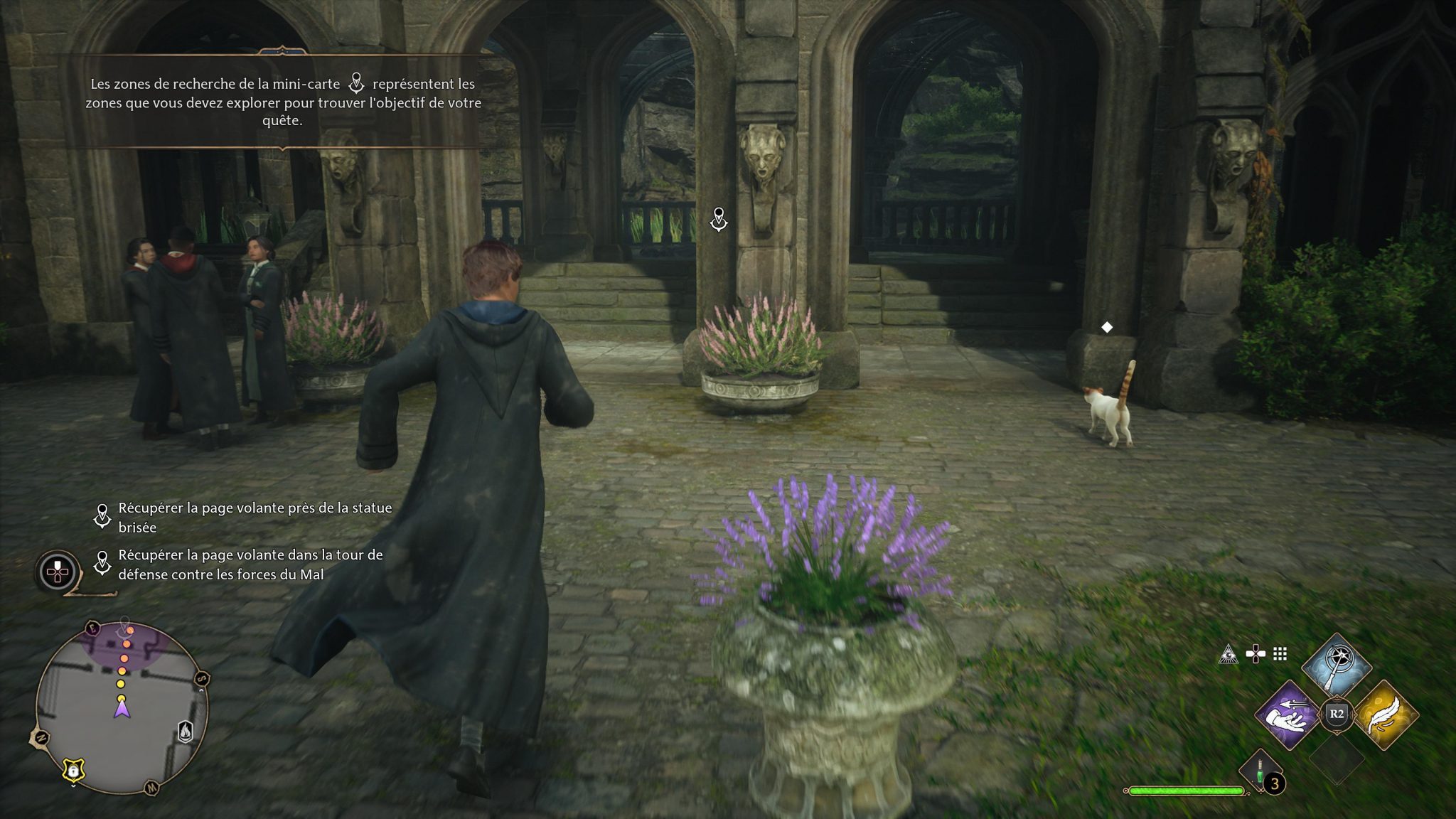Screen dimensions: 1456x819
Task: Click the objective marker pin above the pillar
Action: 717,220
